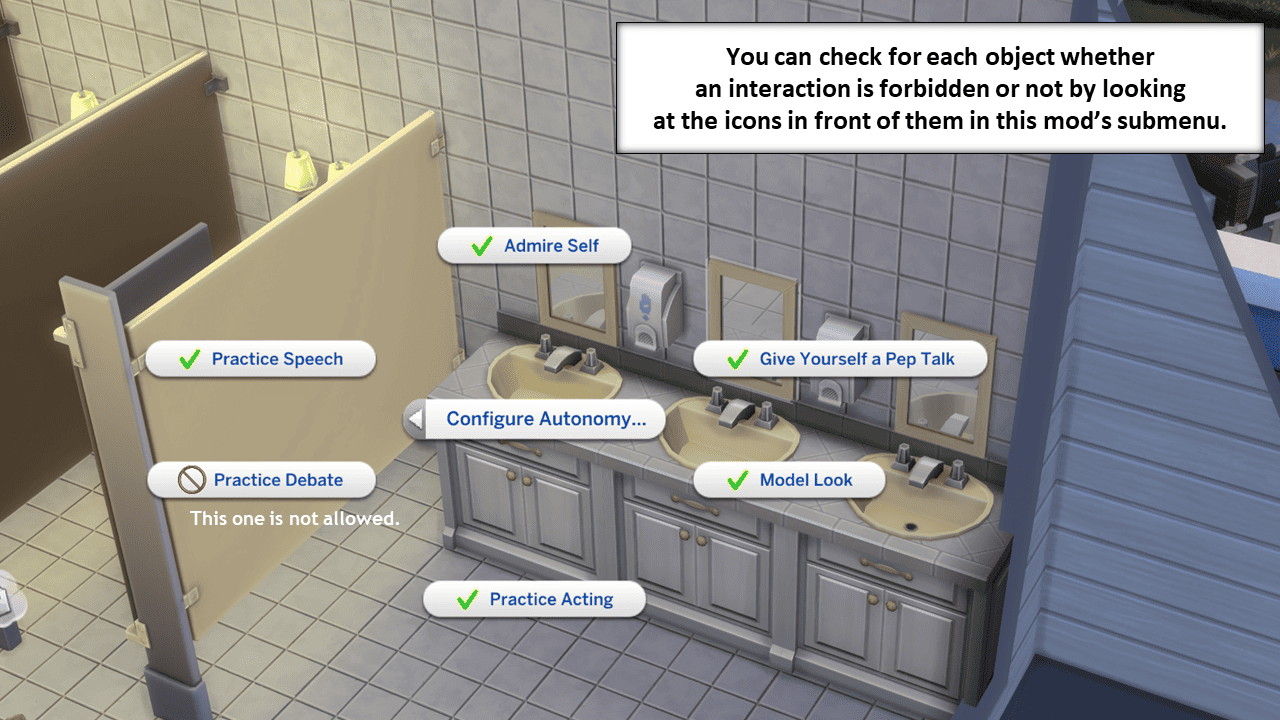The image size is (1280, 720).
Task: Choose the Admire Self interaction
Action: (x=535, y=246)
